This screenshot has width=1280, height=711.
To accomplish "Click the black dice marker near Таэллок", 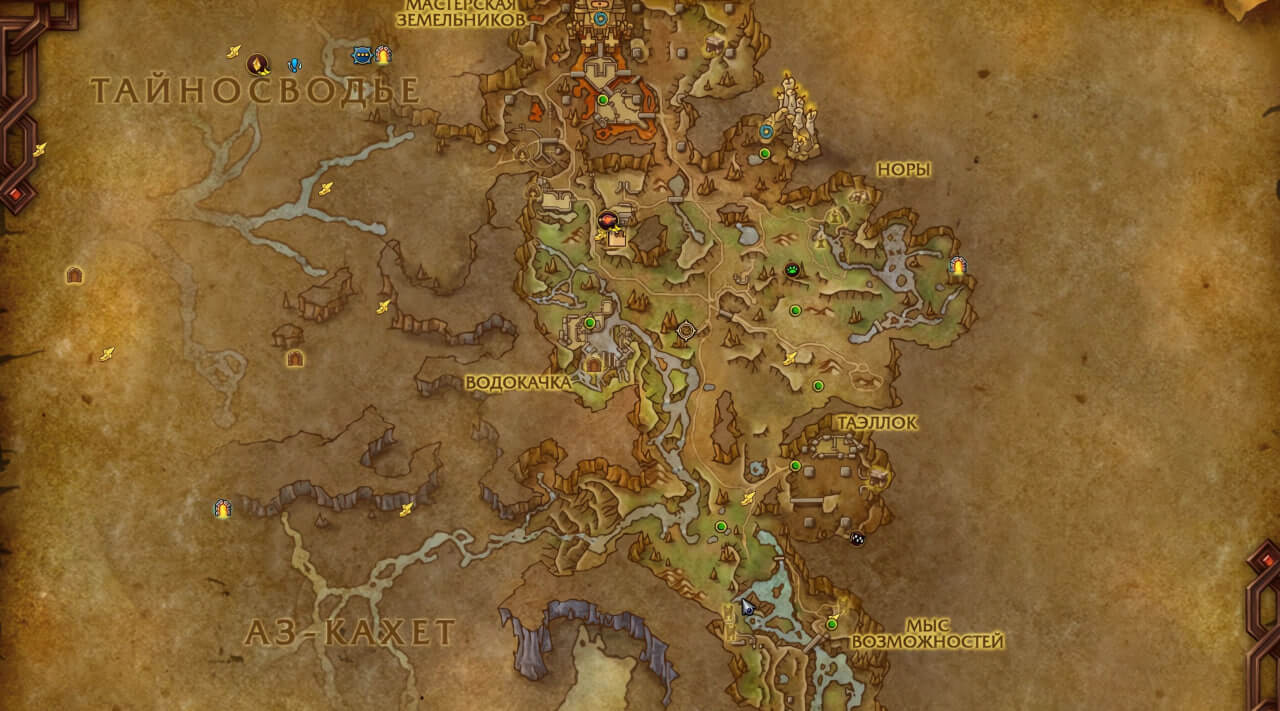I will point(857,538).
